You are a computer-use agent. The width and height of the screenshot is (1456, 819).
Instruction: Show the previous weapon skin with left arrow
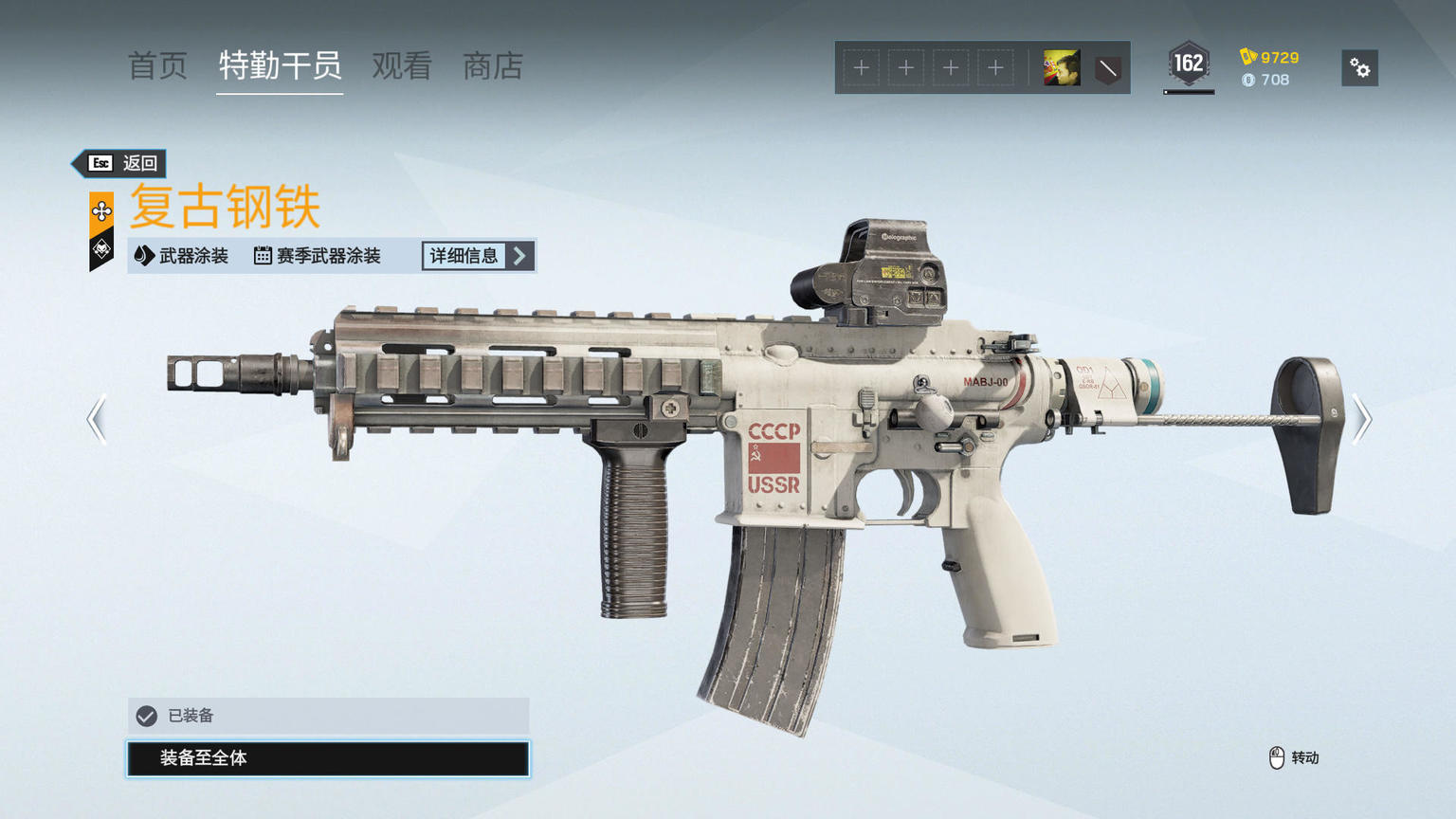[97, 419]
